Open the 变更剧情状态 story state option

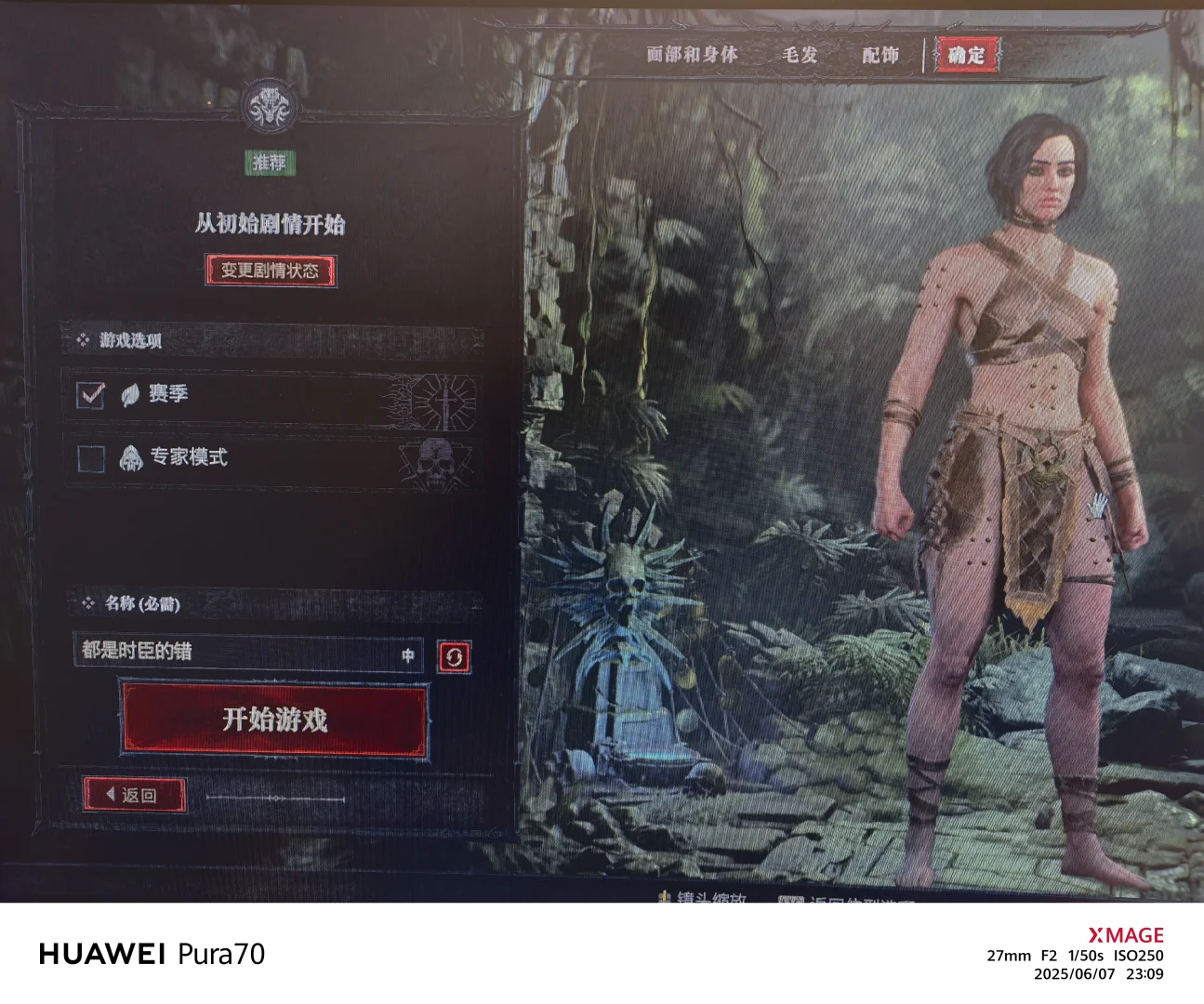271,272
